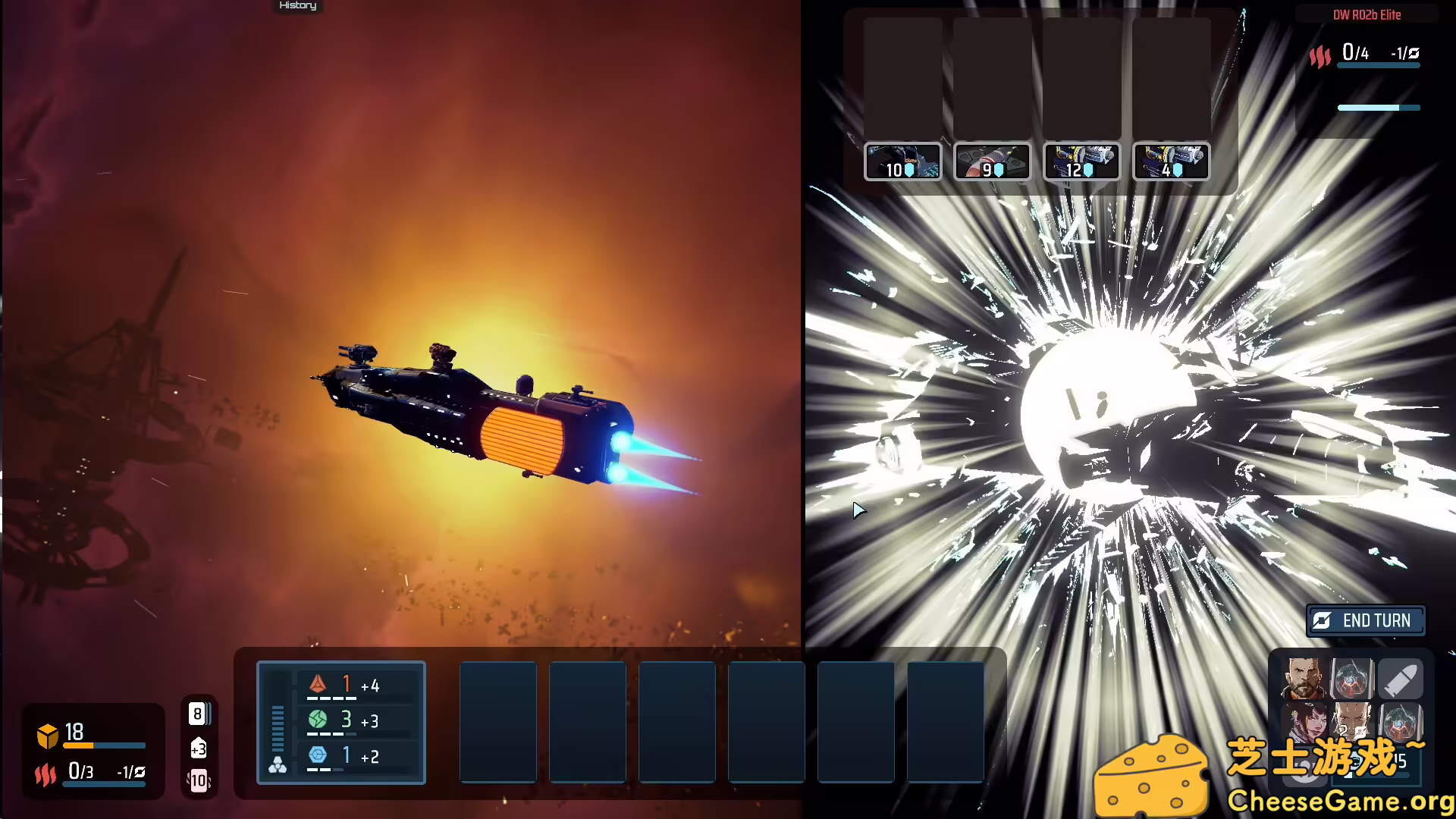Viewport: 1456px width, 819px height.
Task: Click the draw pile showing 8 cards
Action: tap(199, 714)
